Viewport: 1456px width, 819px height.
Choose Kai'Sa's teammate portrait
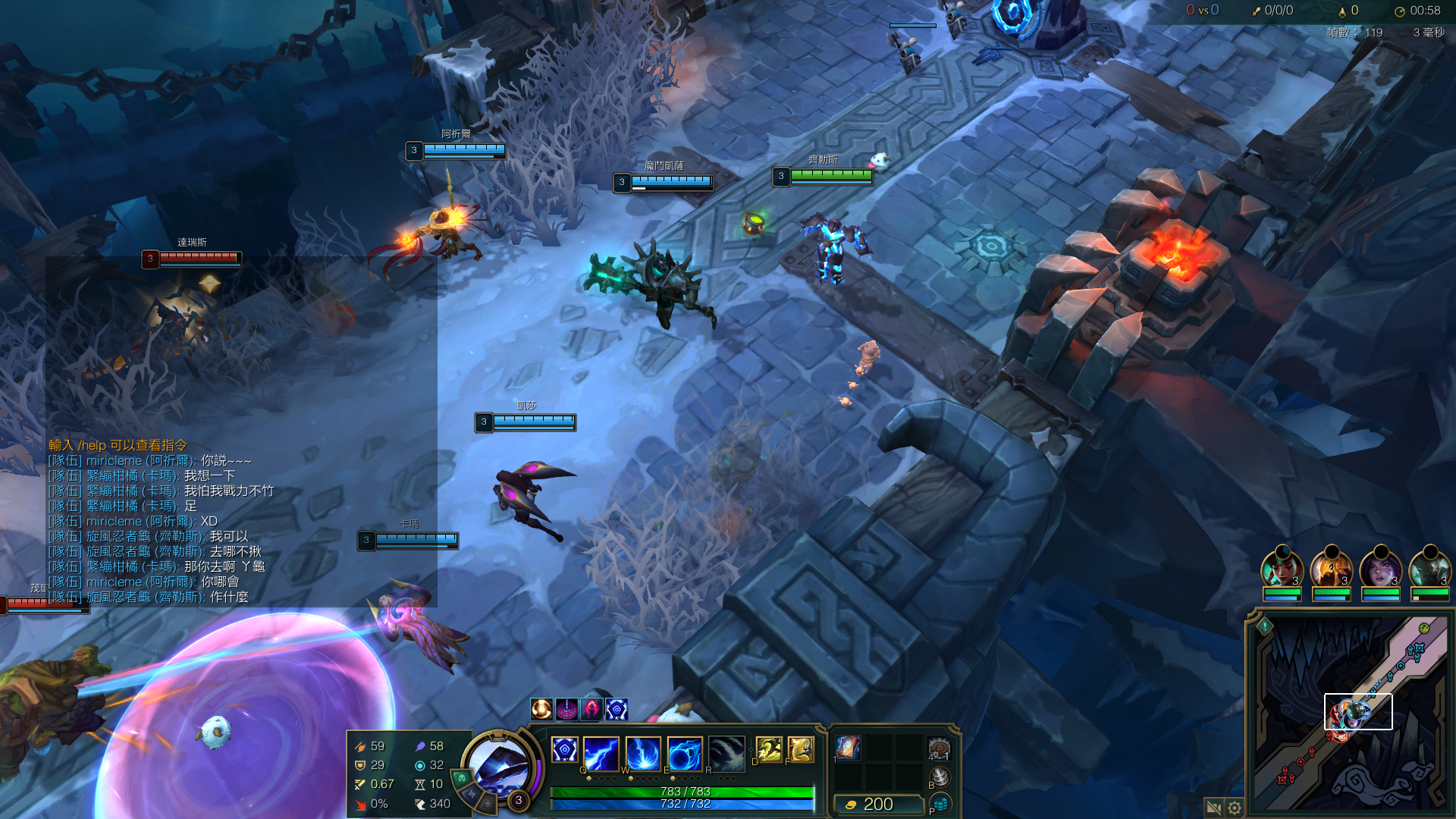(1380, 569)
